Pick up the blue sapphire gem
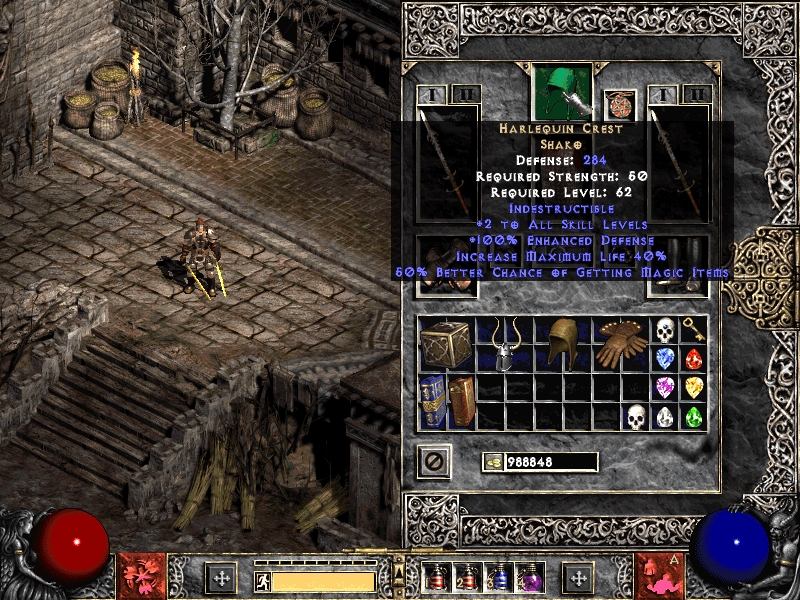The height and width of the screenshot is (600, 800). tap(665, 358)
